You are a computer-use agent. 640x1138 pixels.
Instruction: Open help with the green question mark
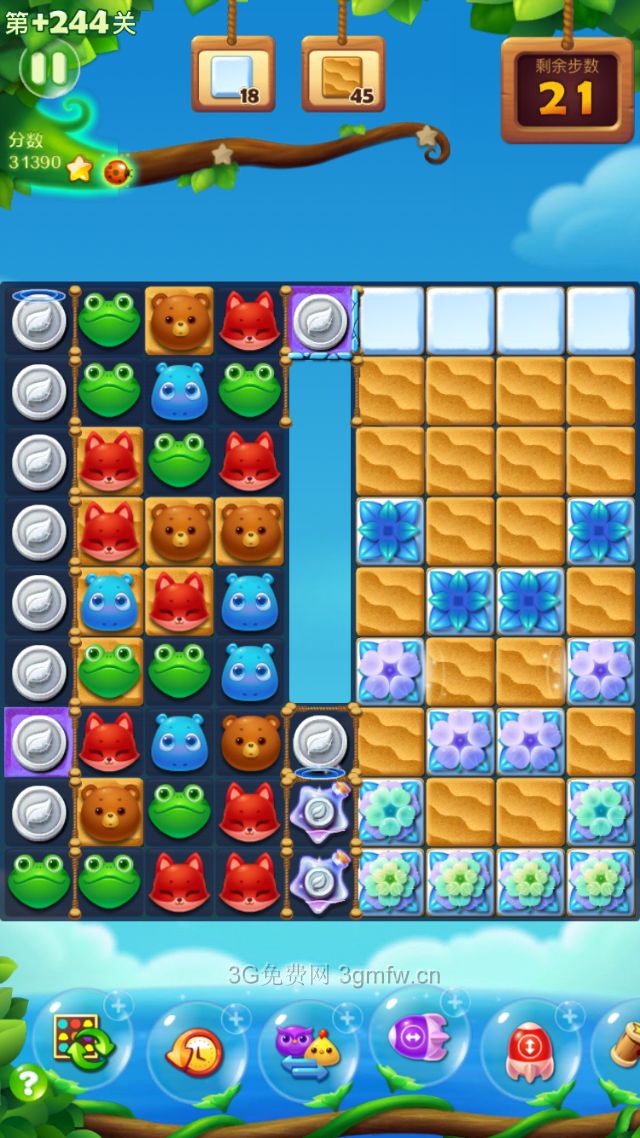(28, 1084)
